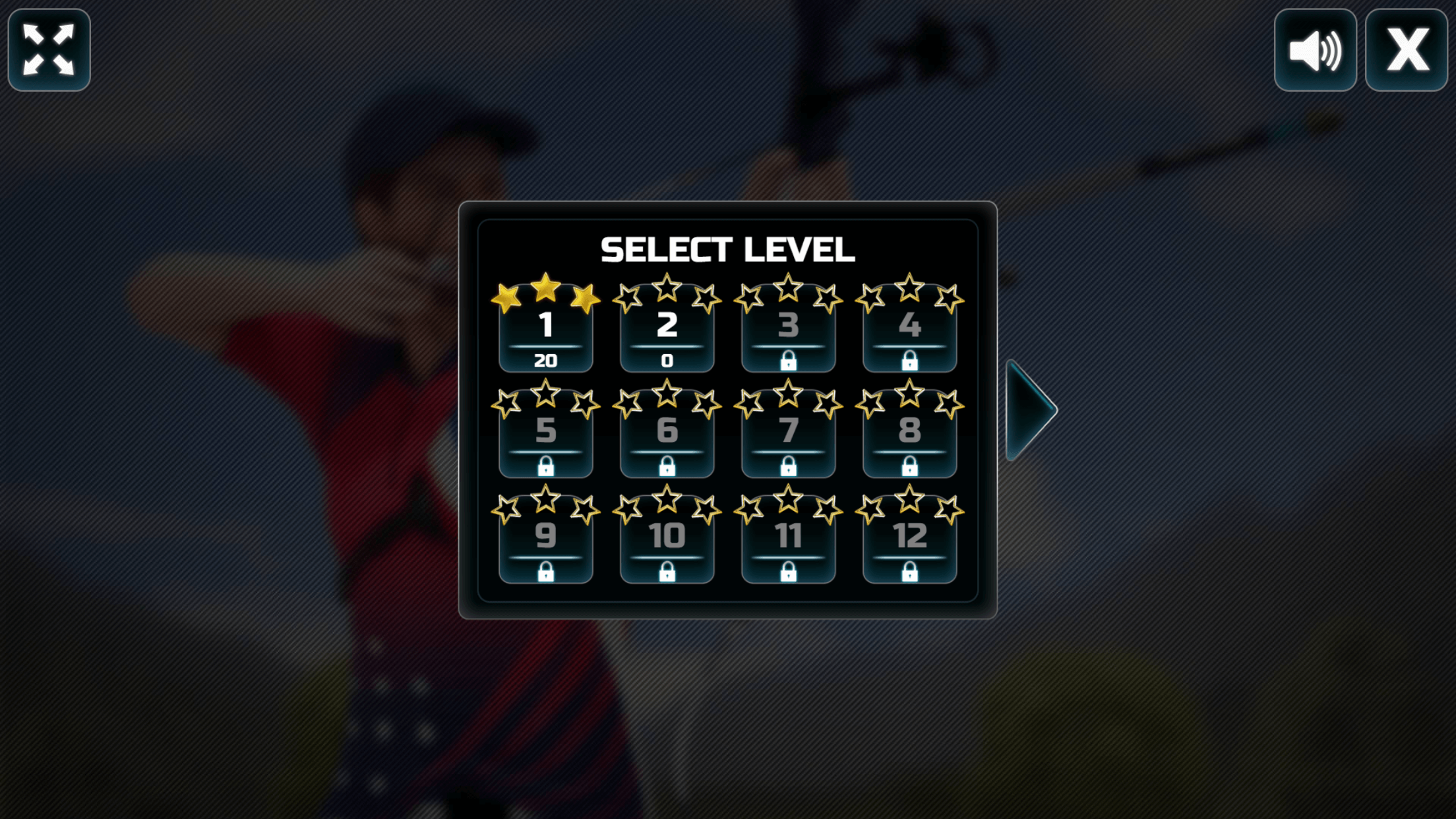The height and width of the screenshot is (819, 1456).
Task: Mute the game sound
Action: click(1315, 49)
